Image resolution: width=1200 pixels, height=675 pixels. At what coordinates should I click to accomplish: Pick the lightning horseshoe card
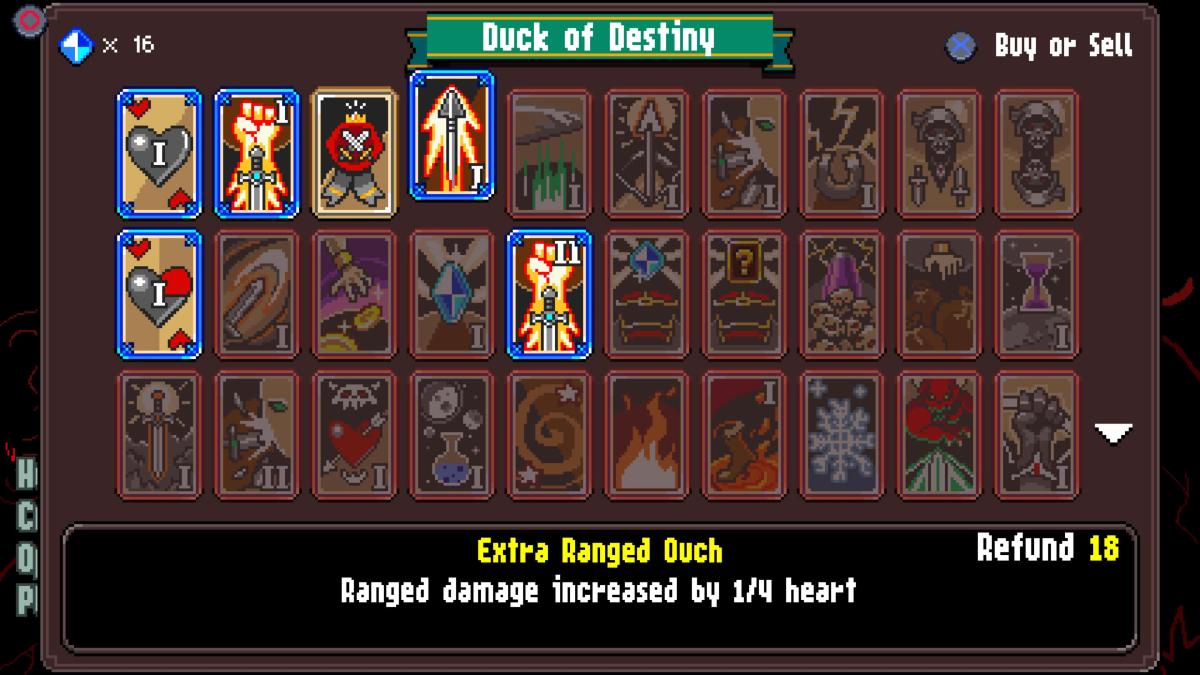pyautogui.click(x=842, y=153)
